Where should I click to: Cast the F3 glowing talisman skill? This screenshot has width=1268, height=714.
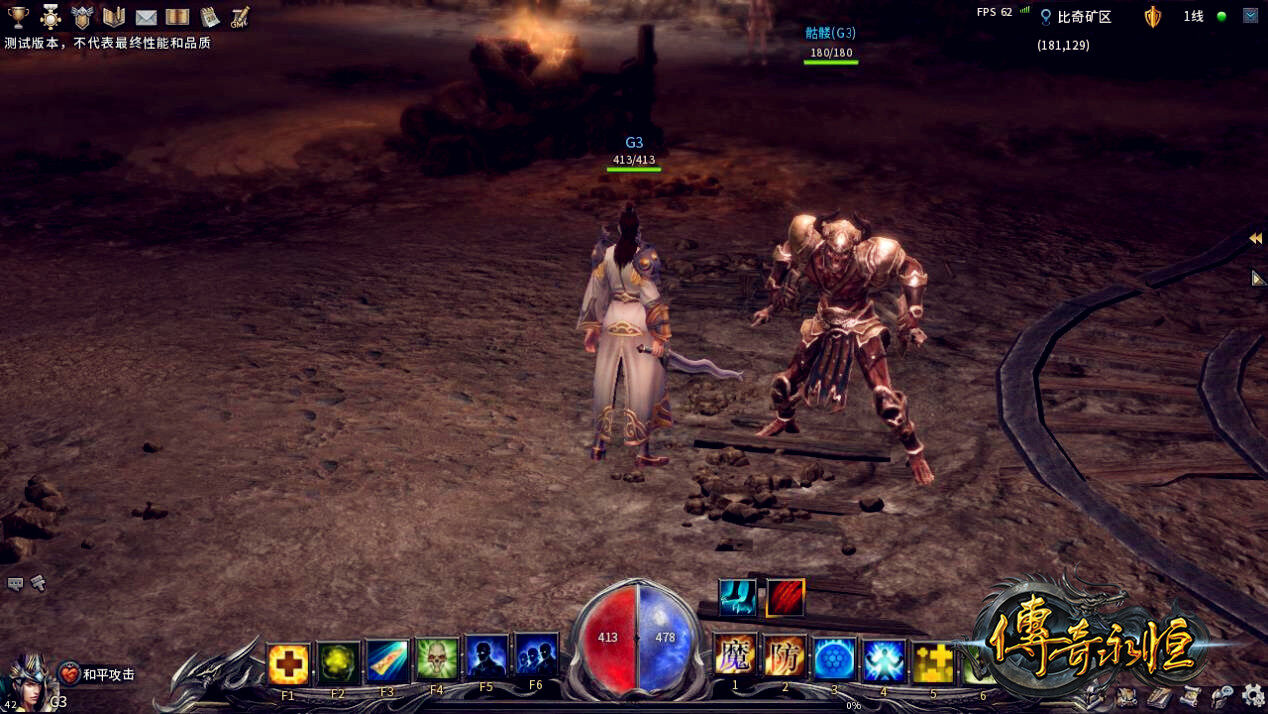coord(387,660)
